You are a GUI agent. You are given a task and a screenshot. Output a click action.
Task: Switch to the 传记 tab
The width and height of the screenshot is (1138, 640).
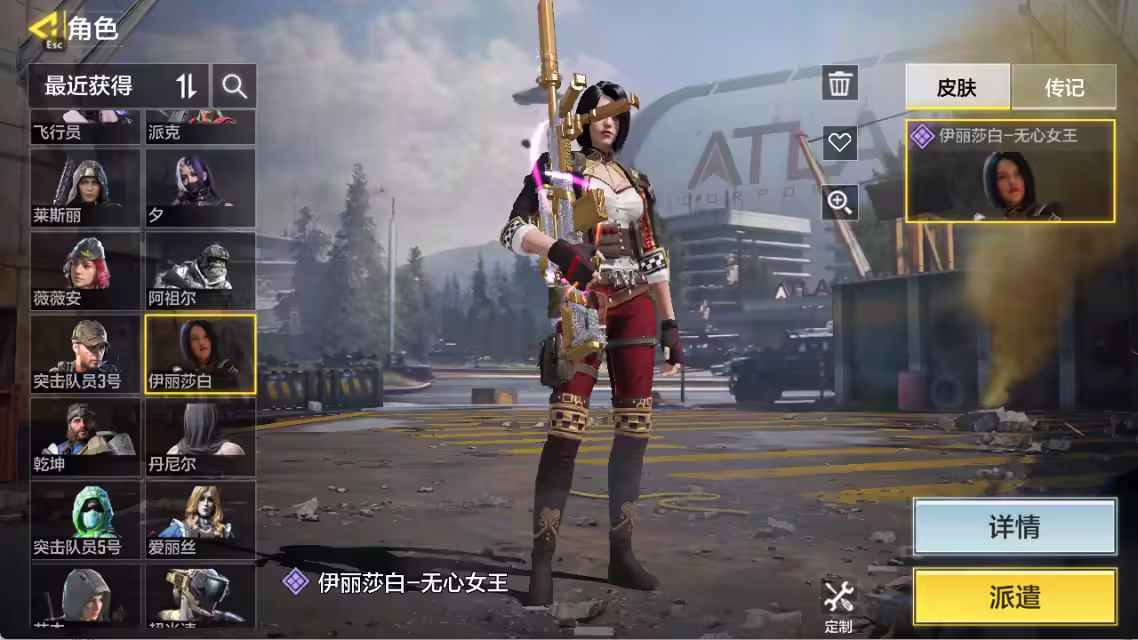pyautogui.click(x=1064, y=87)
